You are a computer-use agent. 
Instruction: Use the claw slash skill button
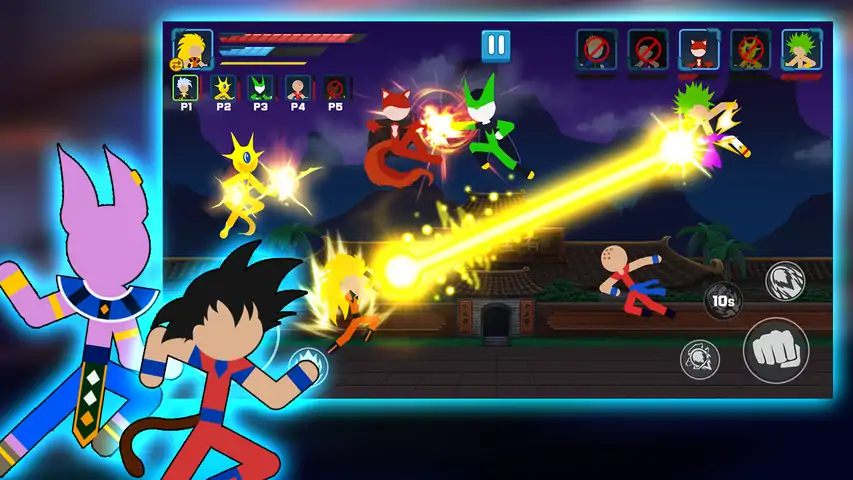[785, 281]
